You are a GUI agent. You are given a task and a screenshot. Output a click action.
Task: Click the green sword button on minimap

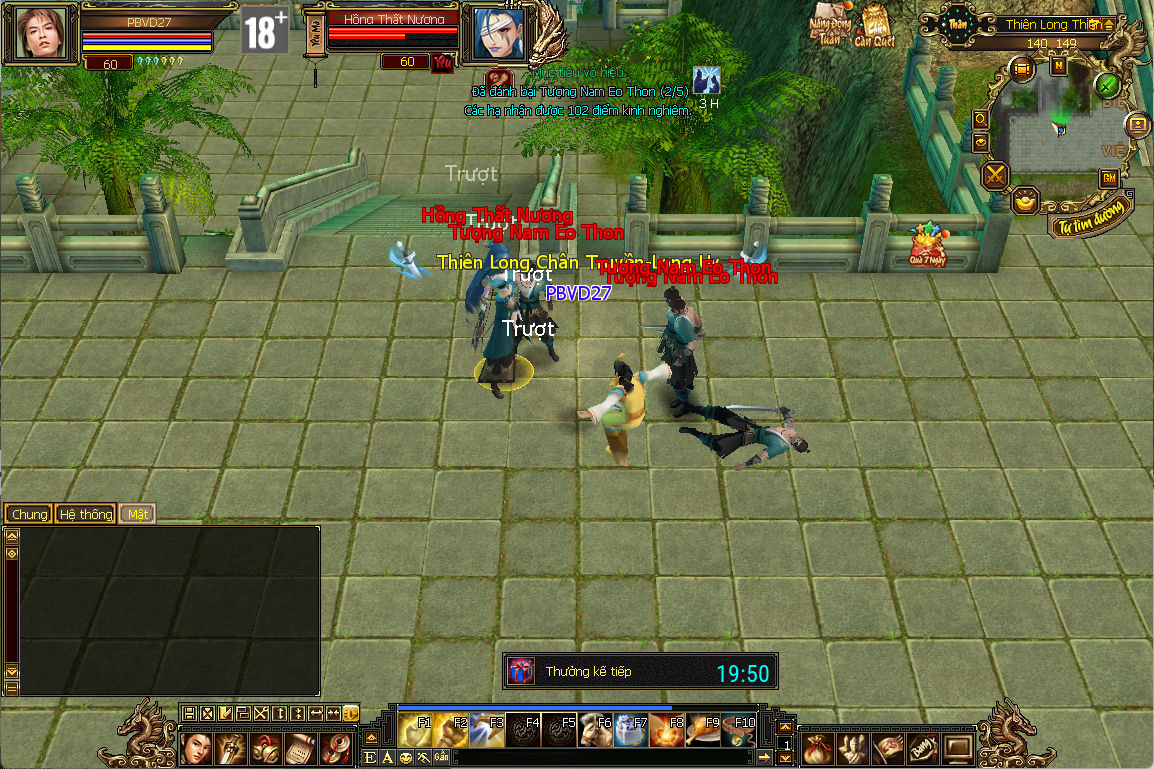click(1107, 85)
